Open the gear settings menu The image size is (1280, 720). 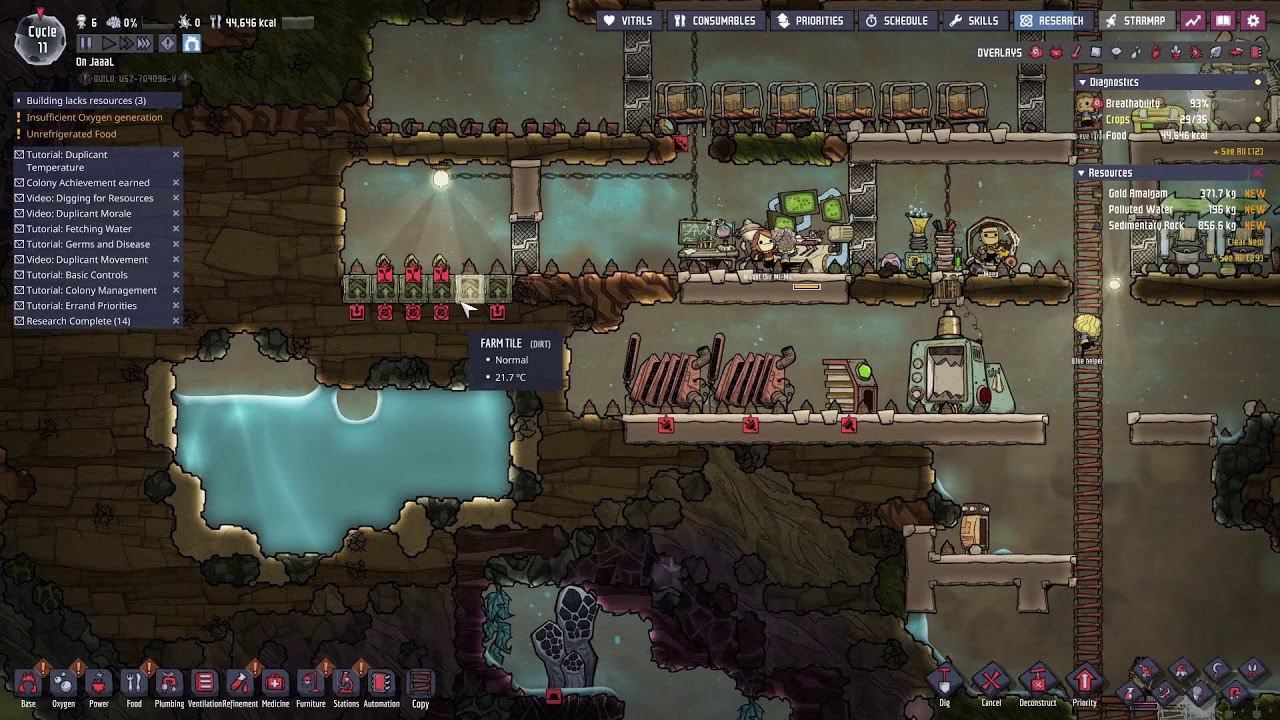click(x=1253, y=21)
